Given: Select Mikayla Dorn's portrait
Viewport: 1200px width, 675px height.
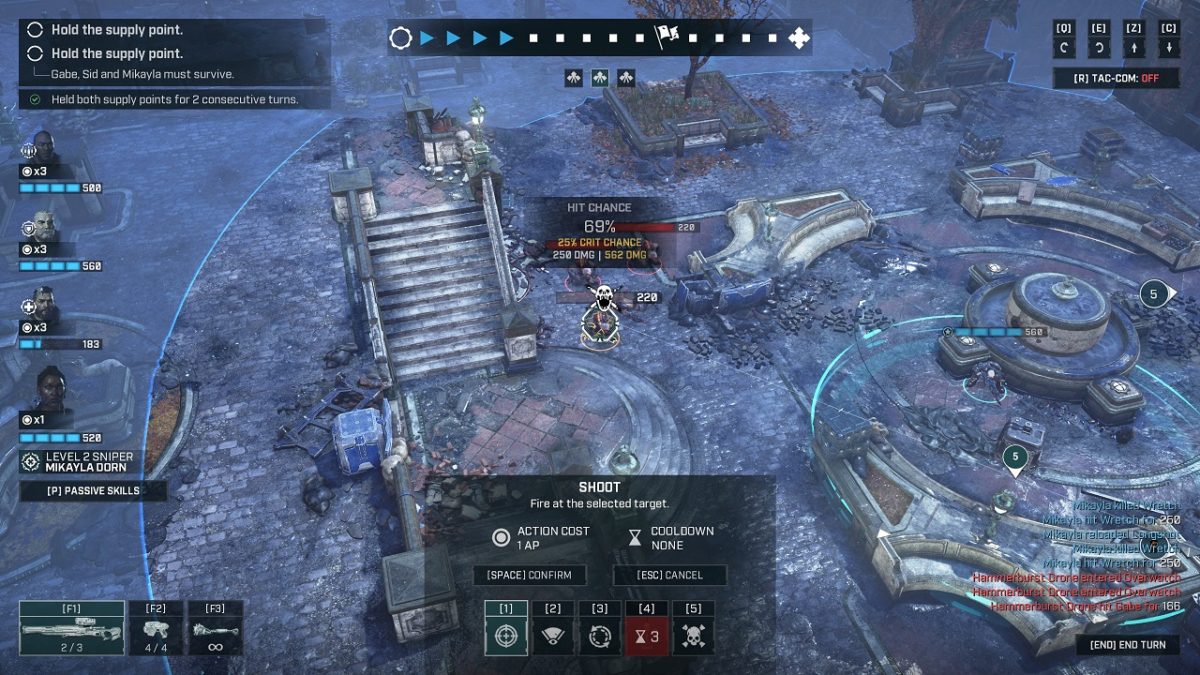Looking at the screenshot, I should pos(45,390).
